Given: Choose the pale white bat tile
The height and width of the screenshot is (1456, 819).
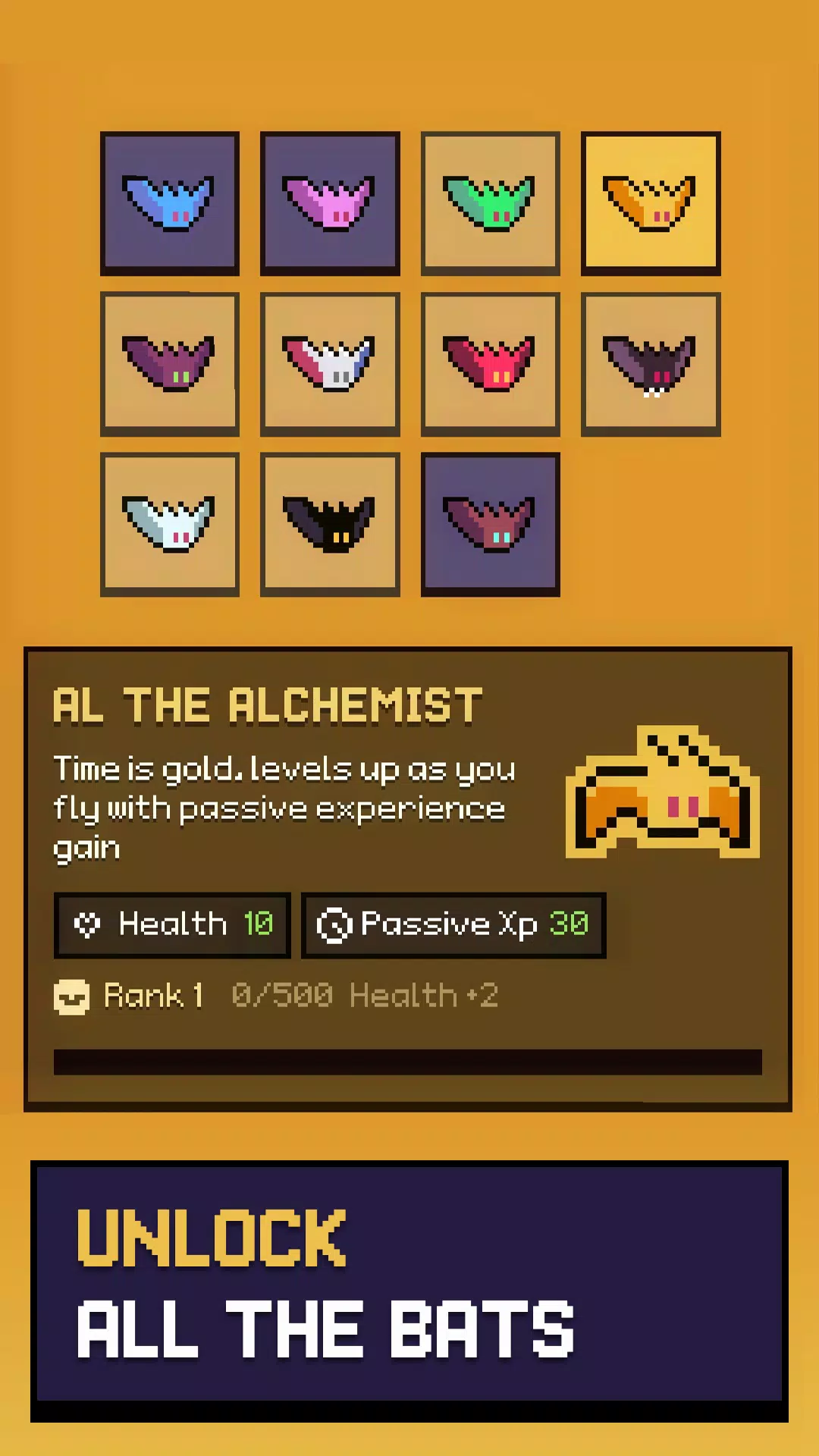Looking at the screenshot, I should (170, 524).
